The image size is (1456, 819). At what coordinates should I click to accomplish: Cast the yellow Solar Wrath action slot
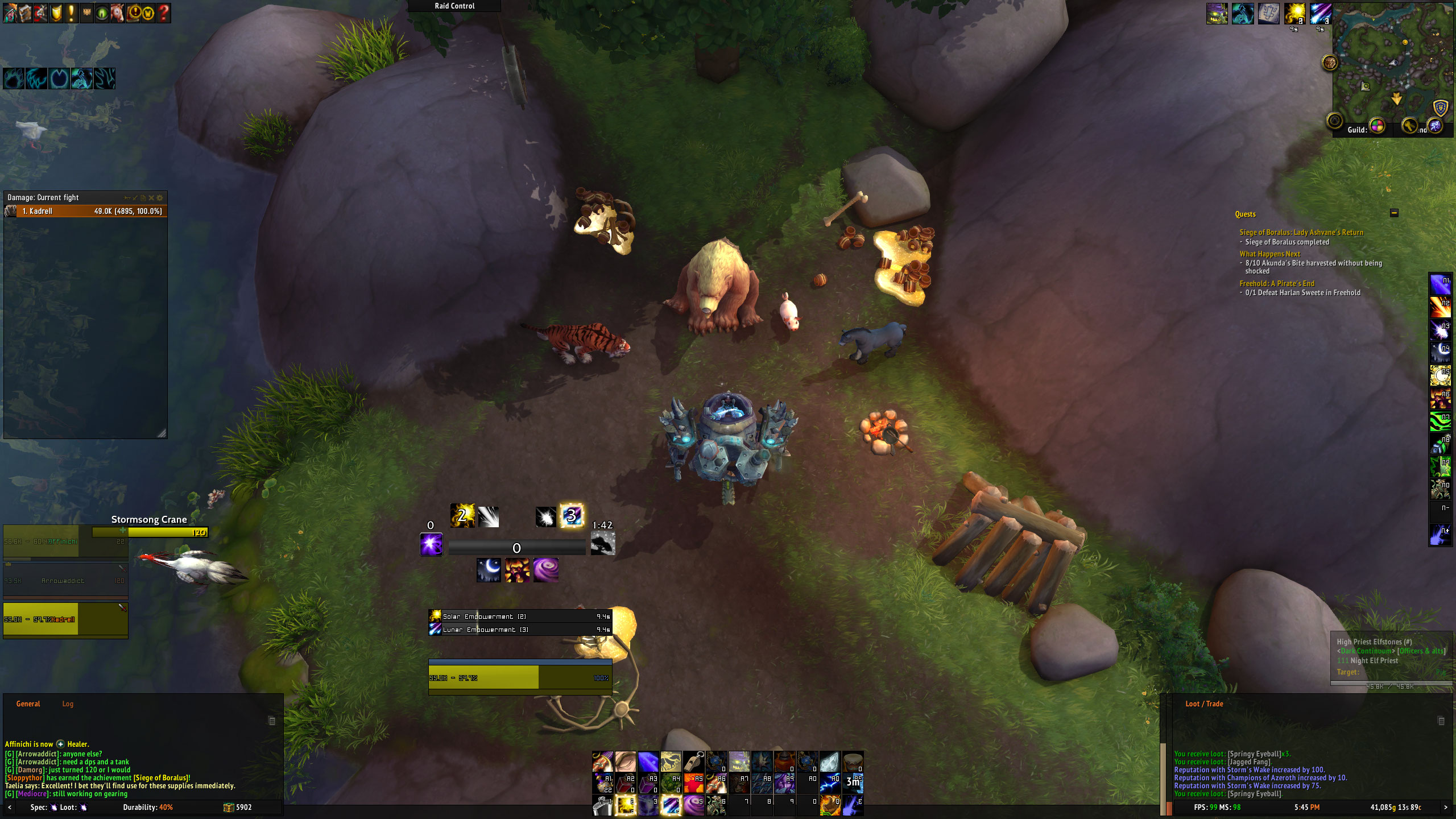point(625,804)
